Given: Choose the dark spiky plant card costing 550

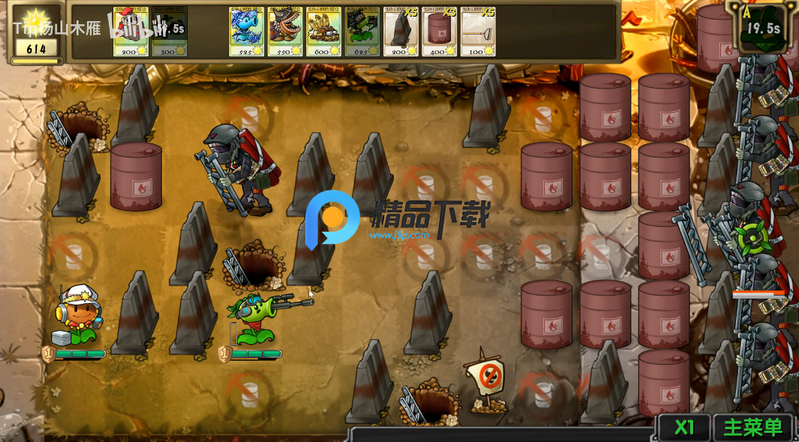Looking at the screenshot, I should tap(284, 31).
